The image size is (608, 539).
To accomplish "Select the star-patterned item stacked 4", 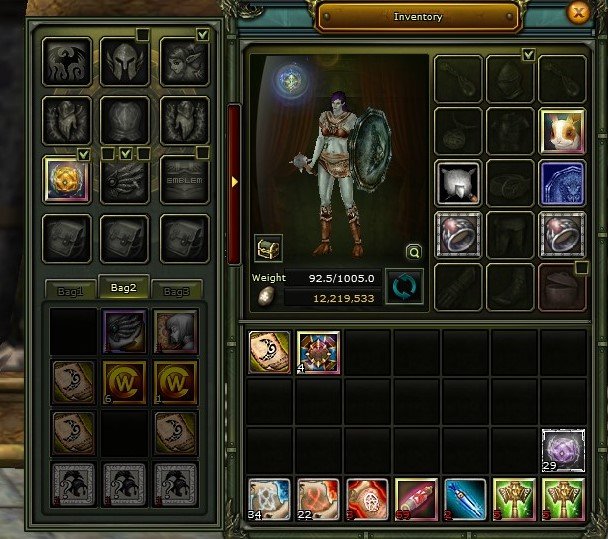I will click(318, 352).
